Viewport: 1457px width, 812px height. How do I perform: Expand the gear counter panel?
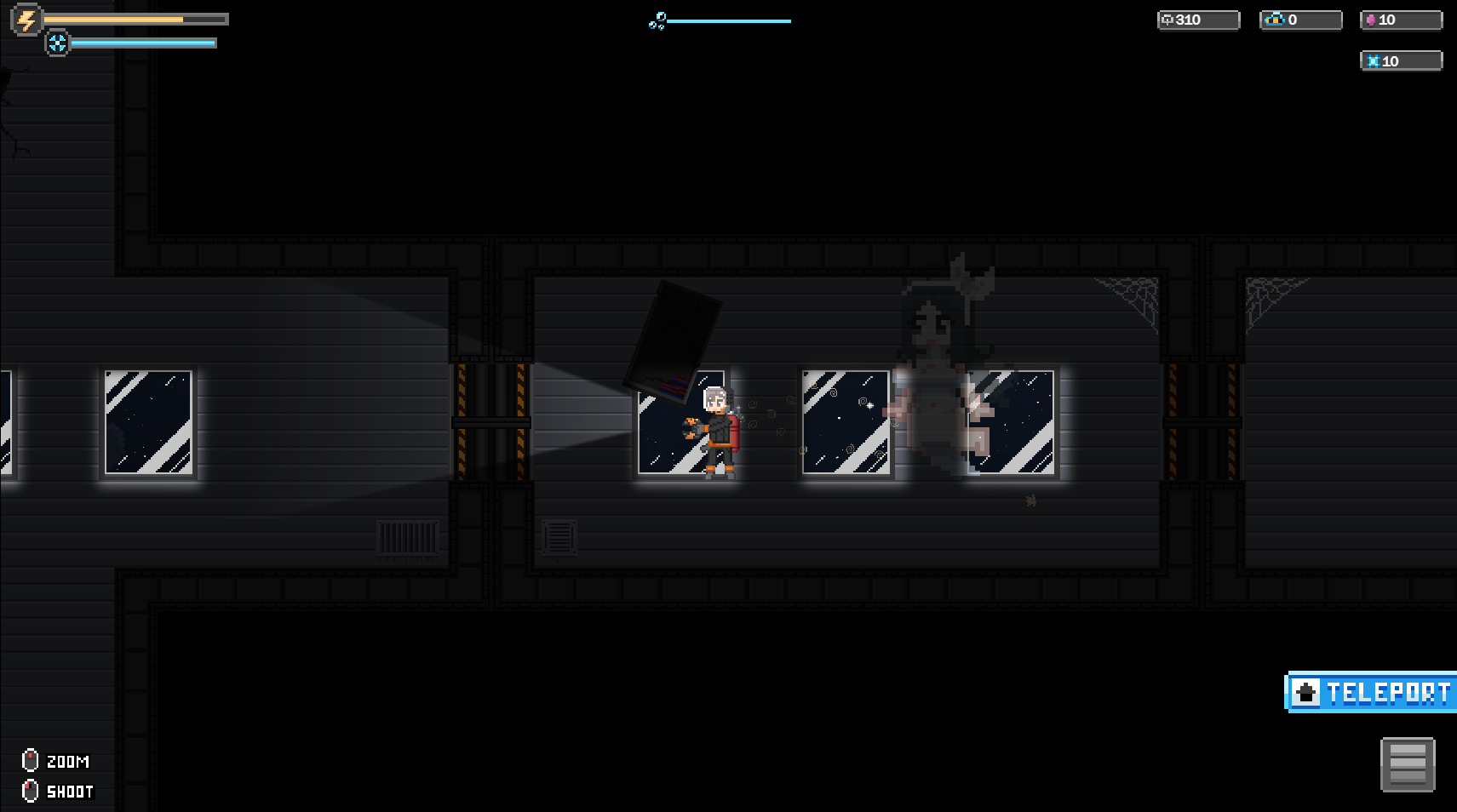[x=1198, y=20]
